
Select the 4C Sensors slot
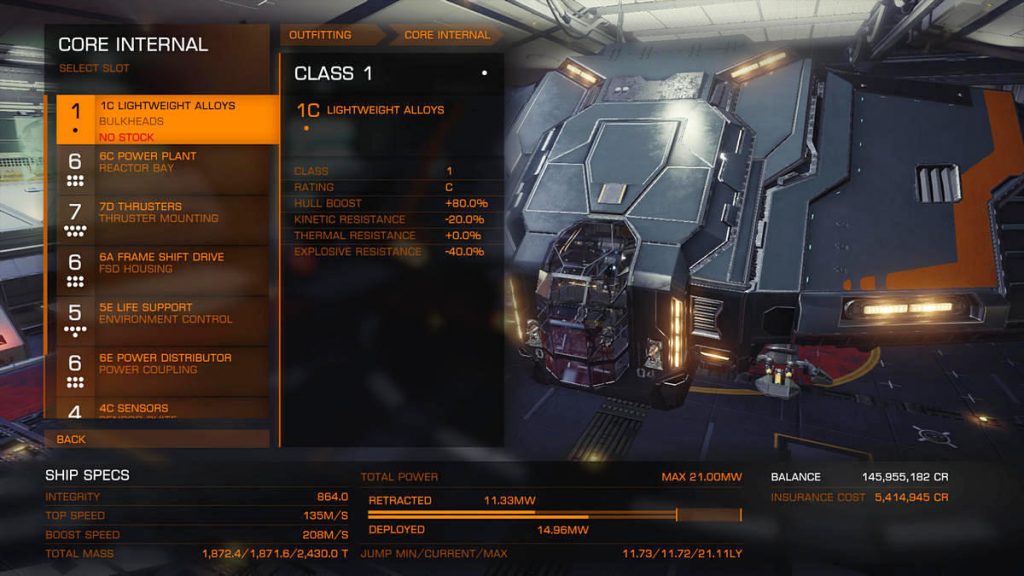coord(162,410)
